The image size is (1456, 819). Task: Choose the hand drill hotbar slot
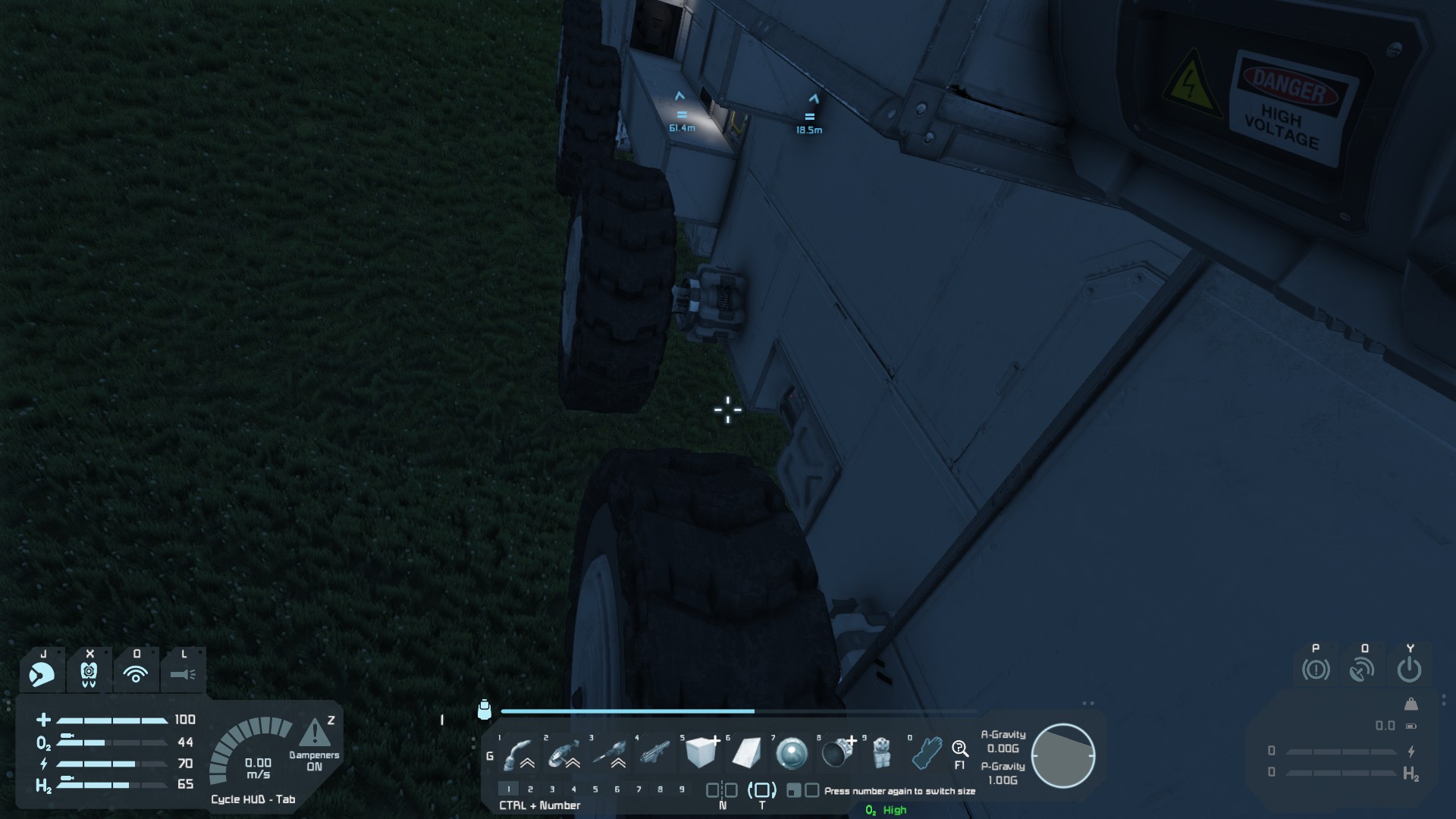(x=609, y=754)
